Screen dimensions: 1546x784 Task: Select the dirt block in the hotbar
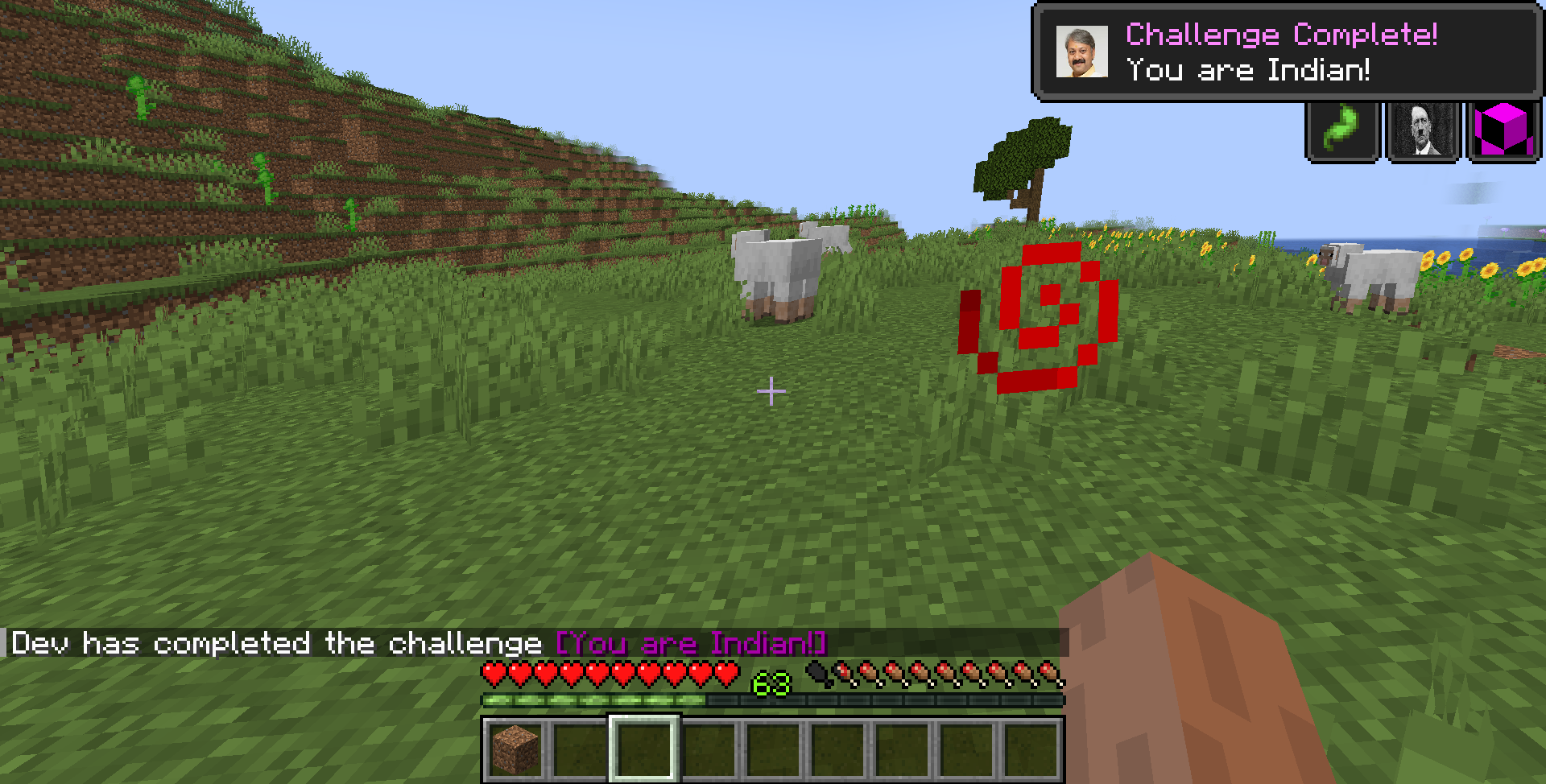pyautogui.click(x=515, y=749)
